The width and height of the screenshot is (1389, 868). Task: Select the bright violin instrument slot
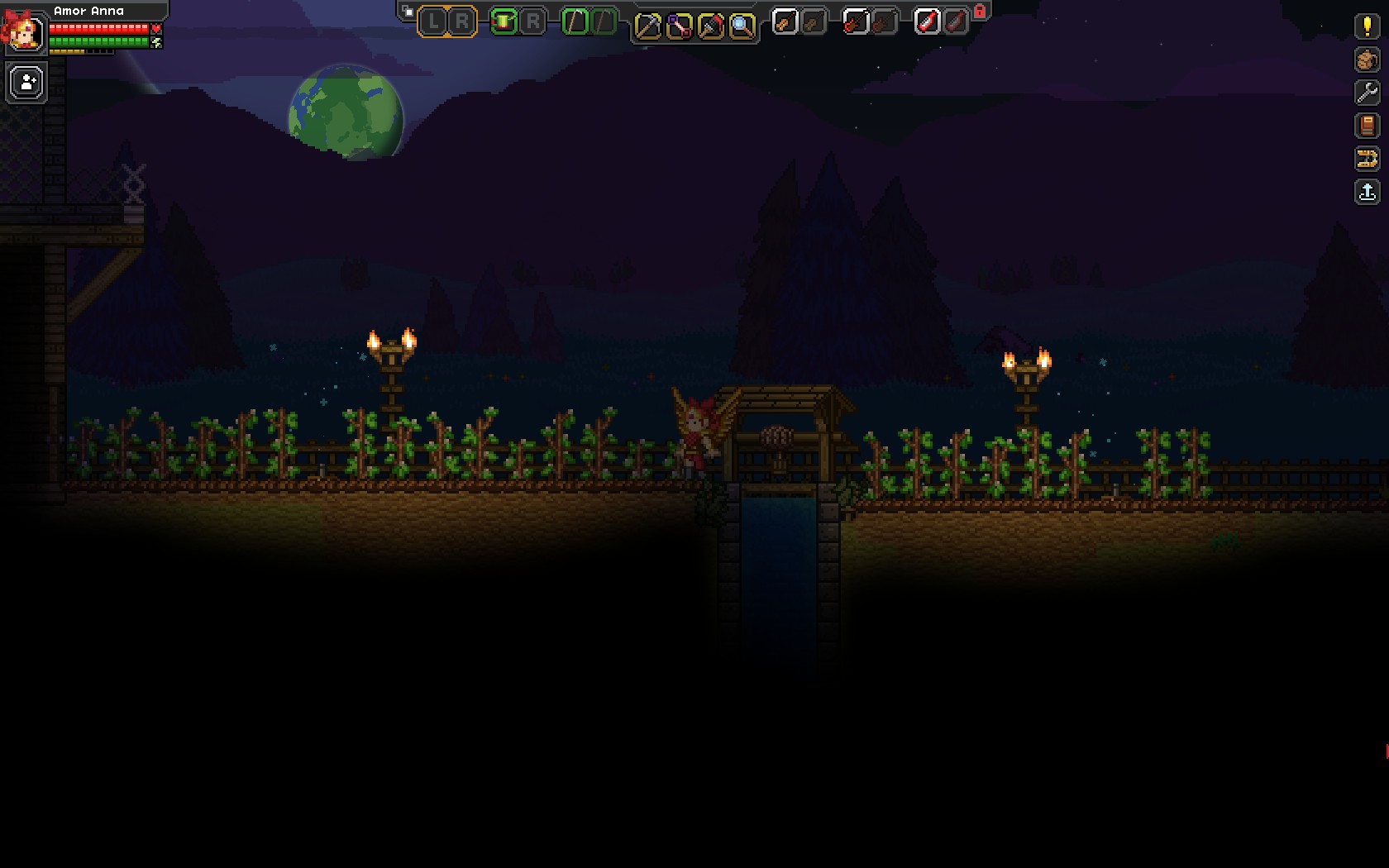click(x=785, y=22)
